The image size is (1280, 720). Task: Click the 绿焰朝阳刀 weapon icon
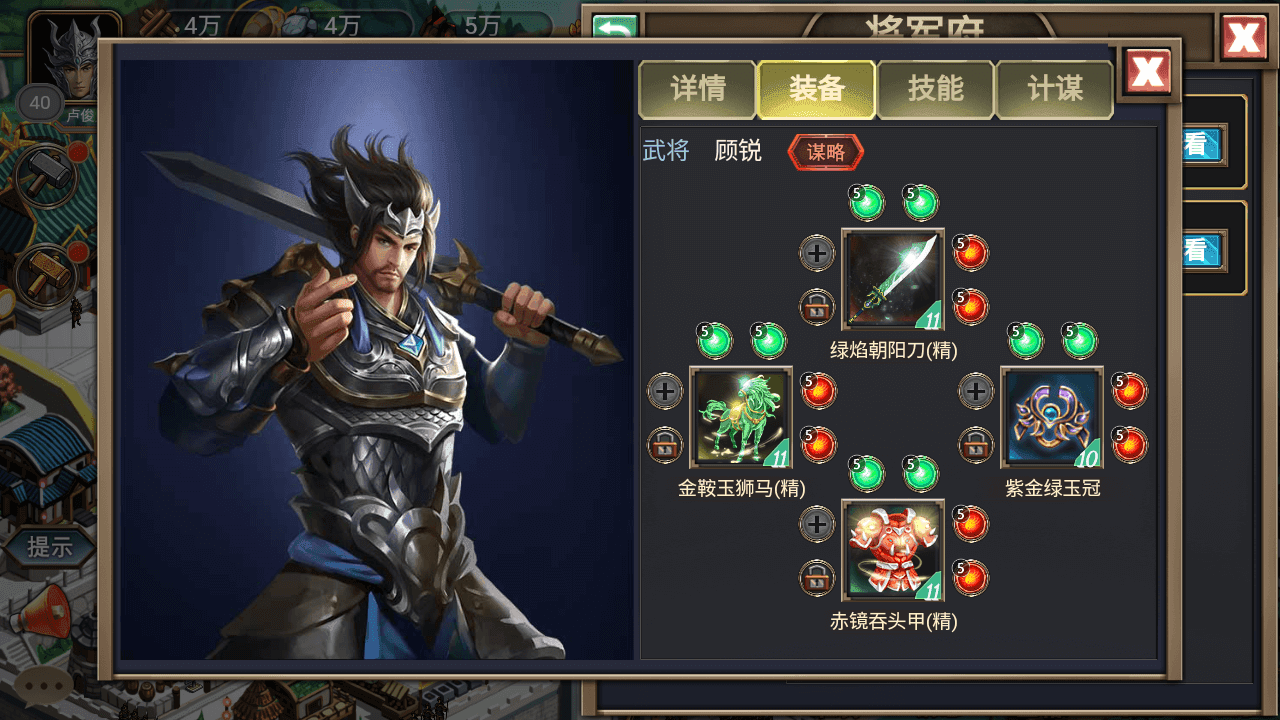click(x=891, y=278)
